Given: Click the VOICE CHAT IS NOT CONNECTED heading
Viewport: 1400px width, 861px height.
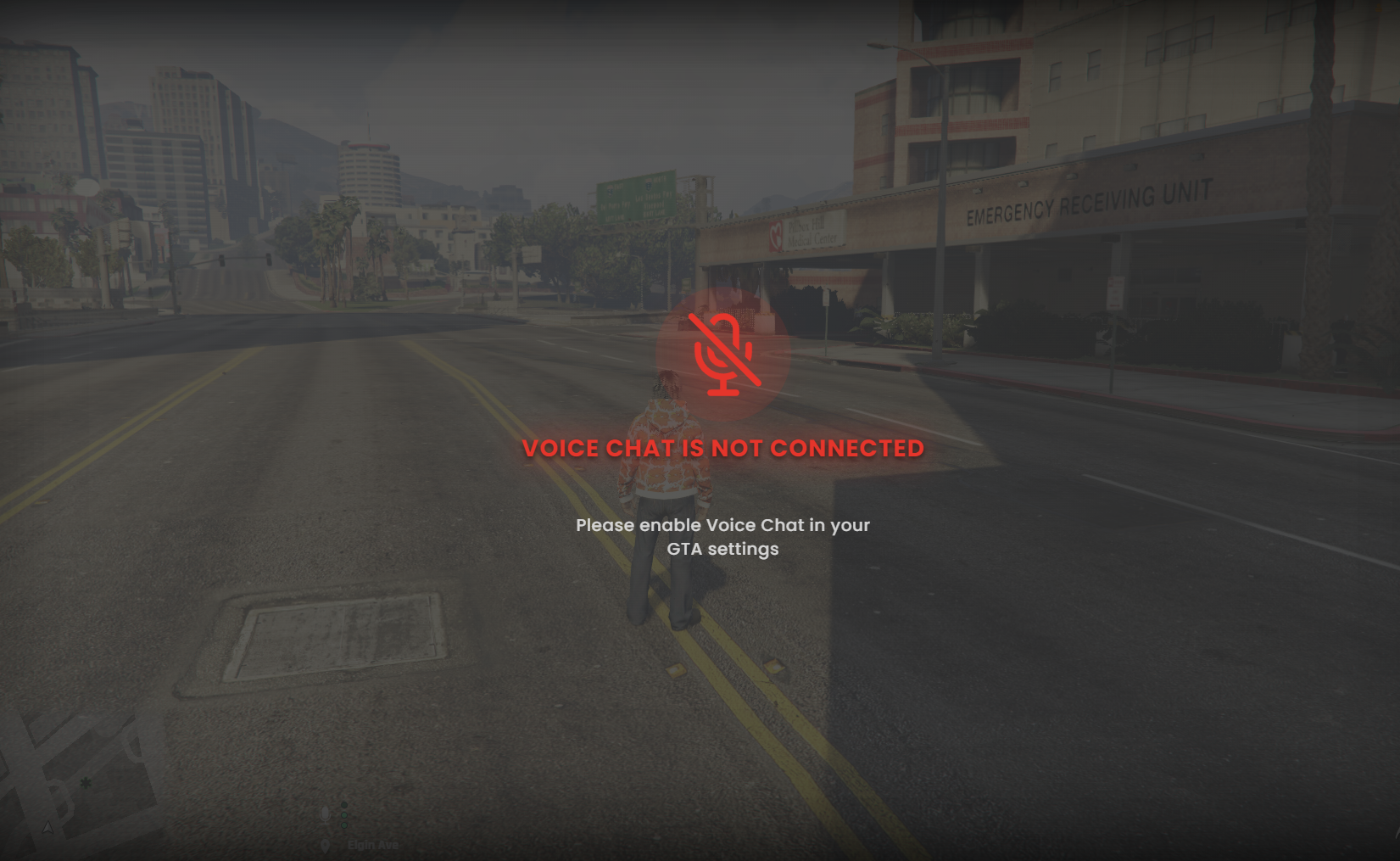Looking at the screenshot, I should click(x=722, y=448).
